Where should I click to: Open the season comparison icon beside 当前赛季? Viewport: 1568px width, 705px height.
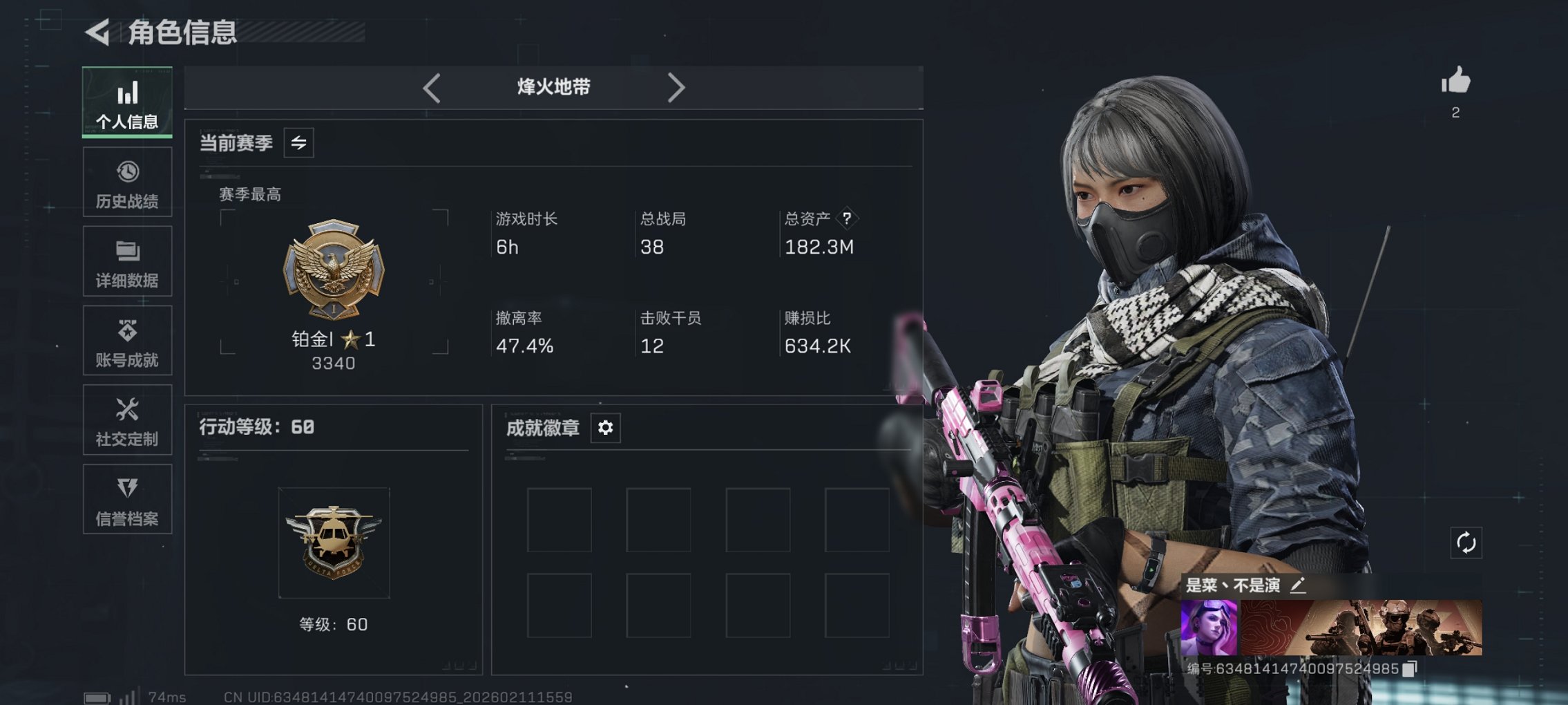click(298, 143)
